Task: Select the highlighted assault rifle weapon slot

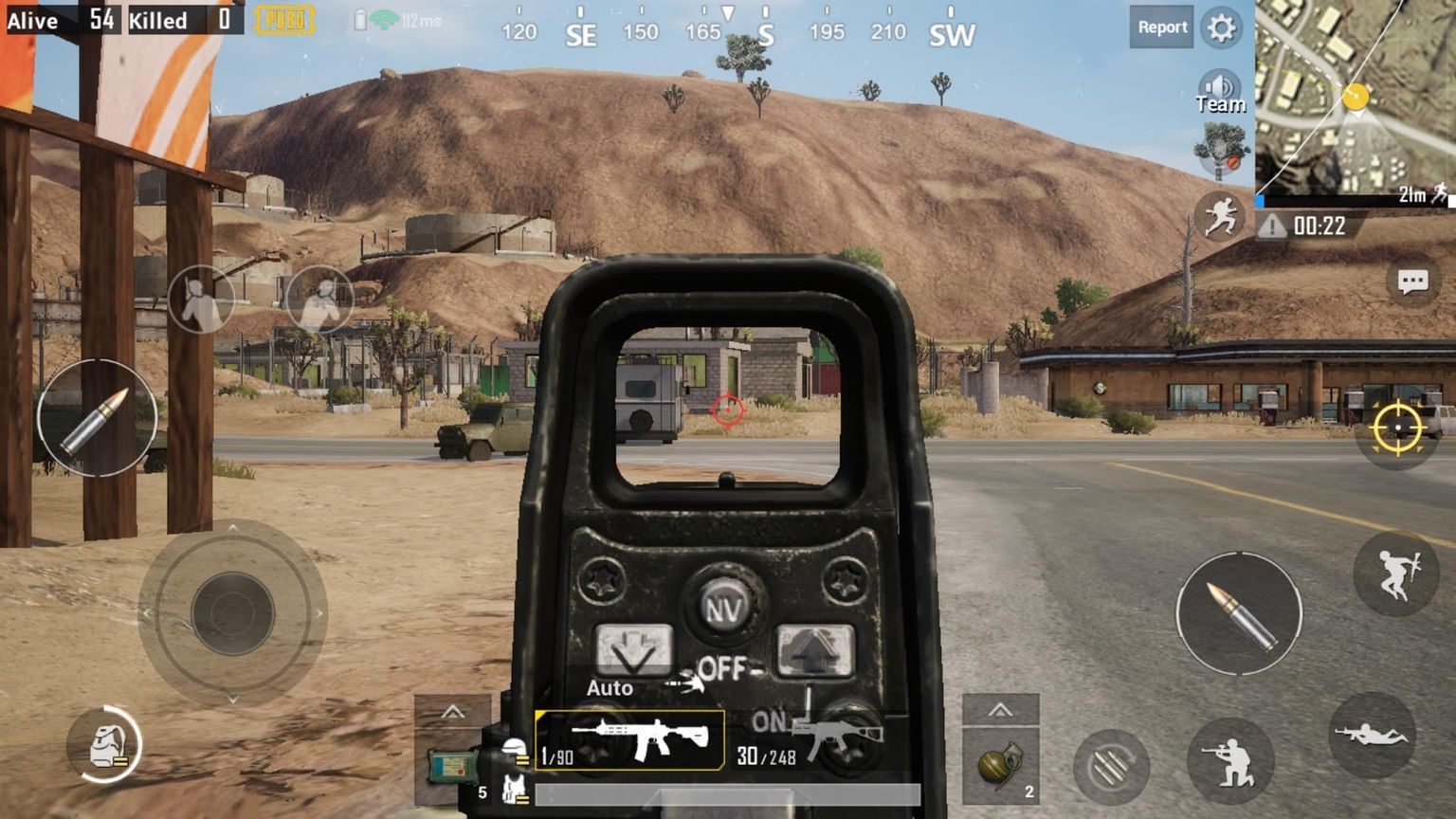Action: click(630, 739)
